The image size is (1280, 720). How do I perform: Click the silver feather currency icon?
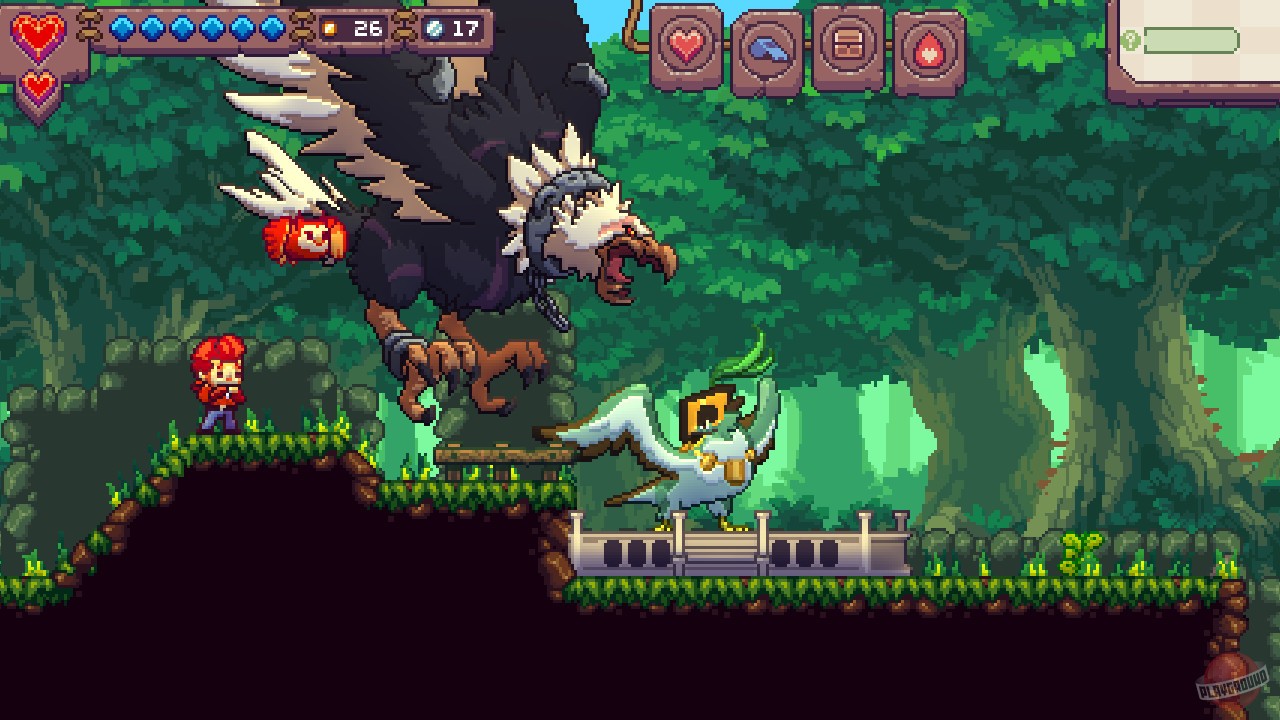pos(437,30)
